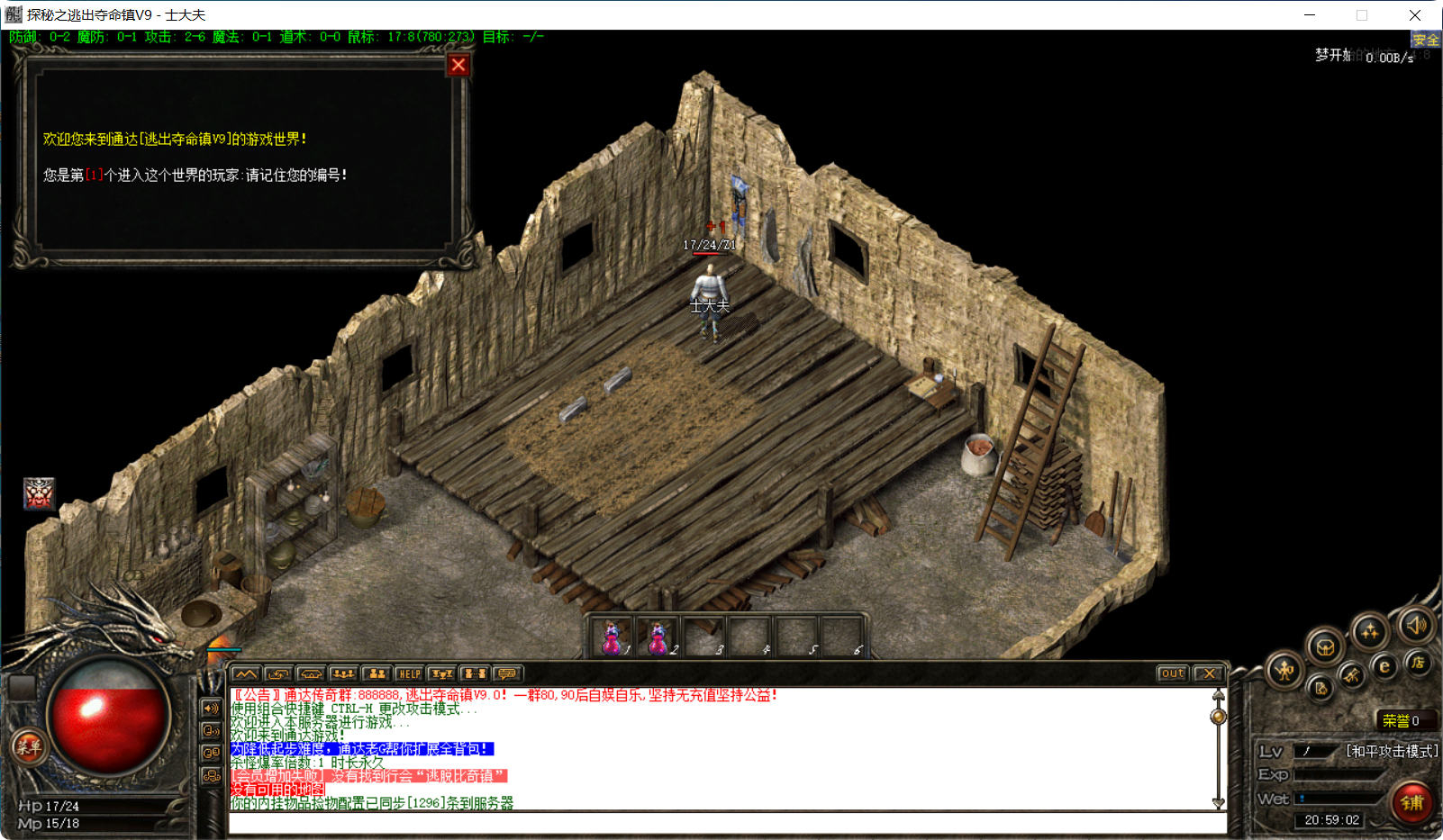Open the two-person team icon on chat toolbar
Viewport: 1443px width, 840px height.
point(377,673)
